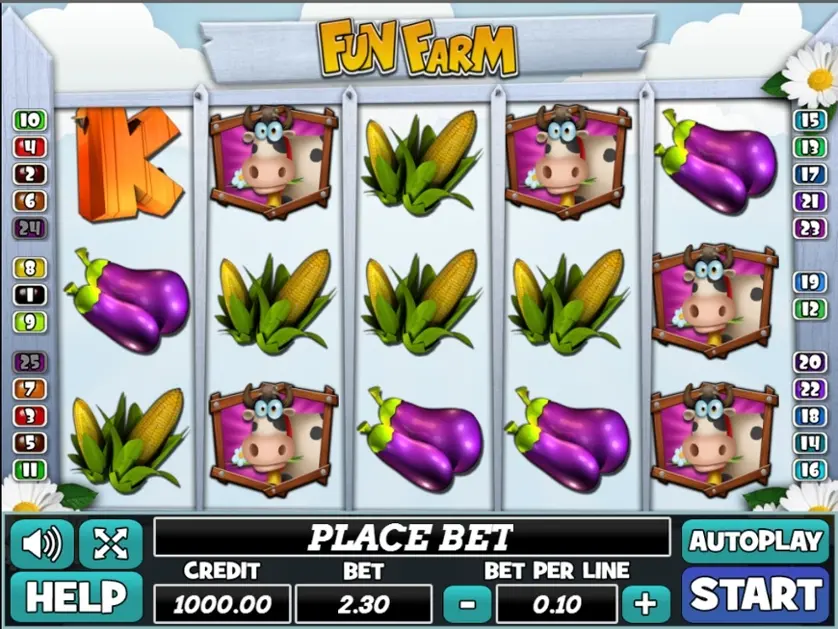Activate the AUTOPLAY button

756,541
